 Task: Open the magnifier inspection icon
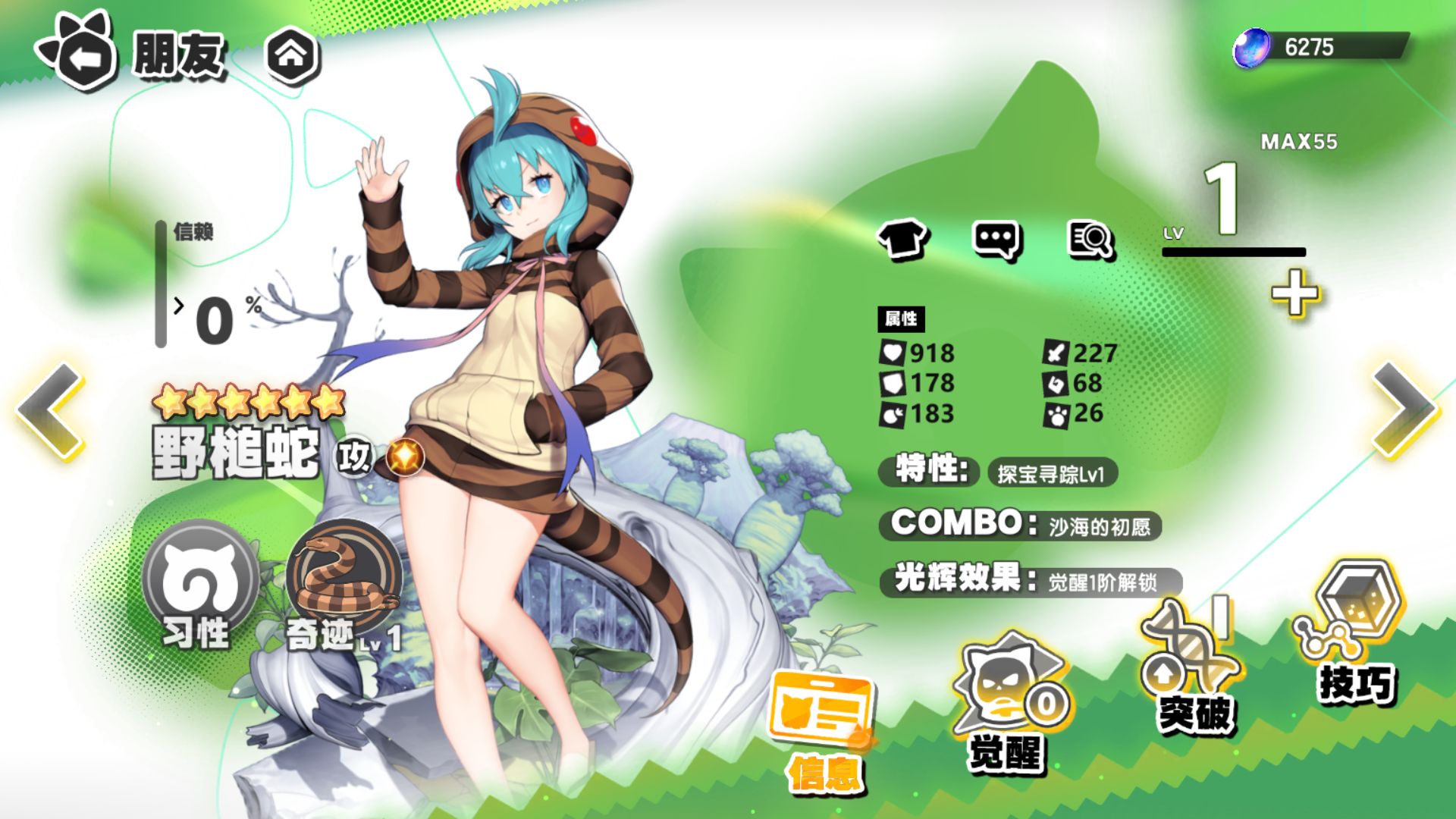click(x=1090, y=237)
